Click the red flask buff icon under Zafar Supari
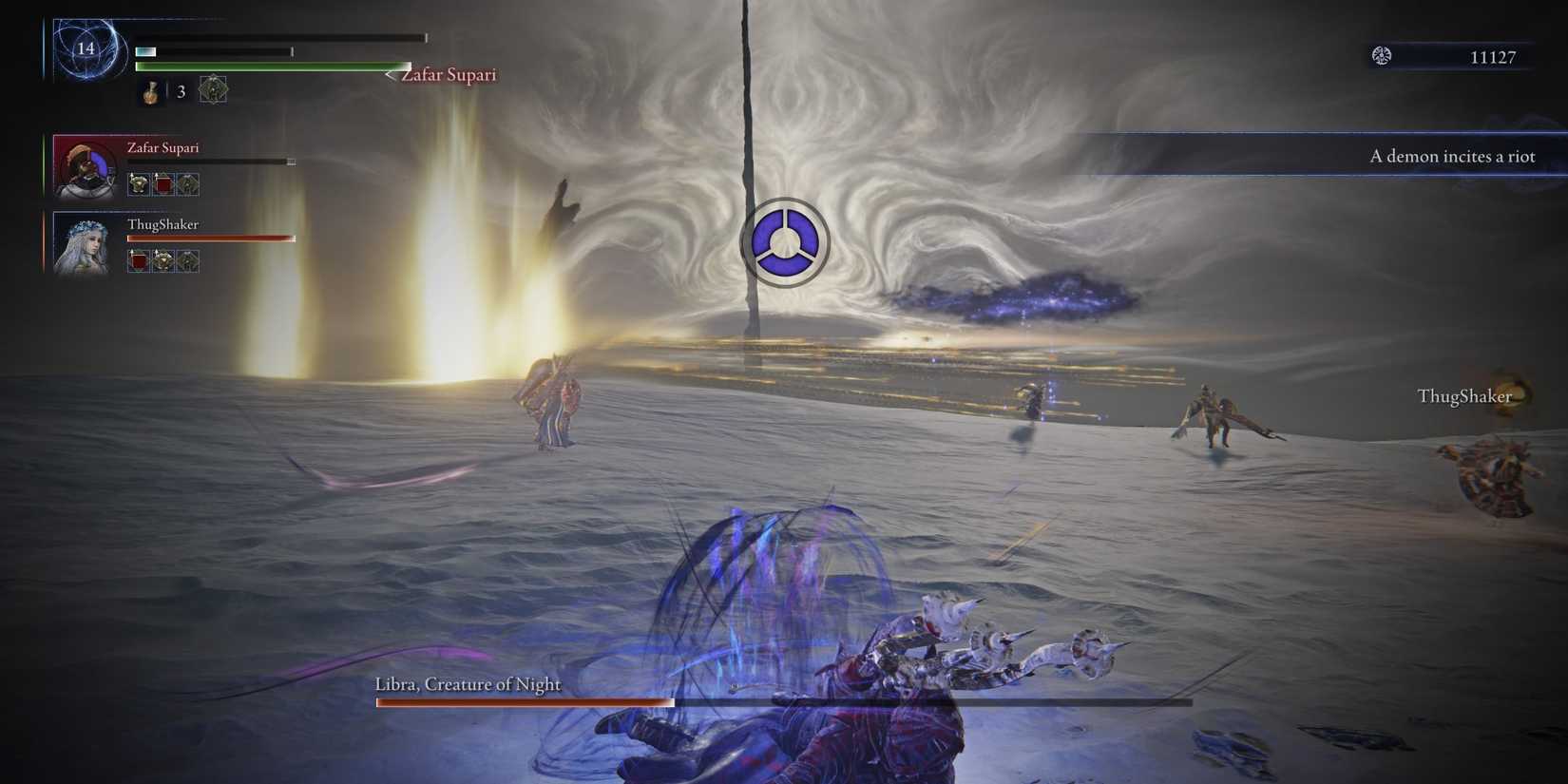The width and height of the screenshot is (1568, 784). (162, 184)
